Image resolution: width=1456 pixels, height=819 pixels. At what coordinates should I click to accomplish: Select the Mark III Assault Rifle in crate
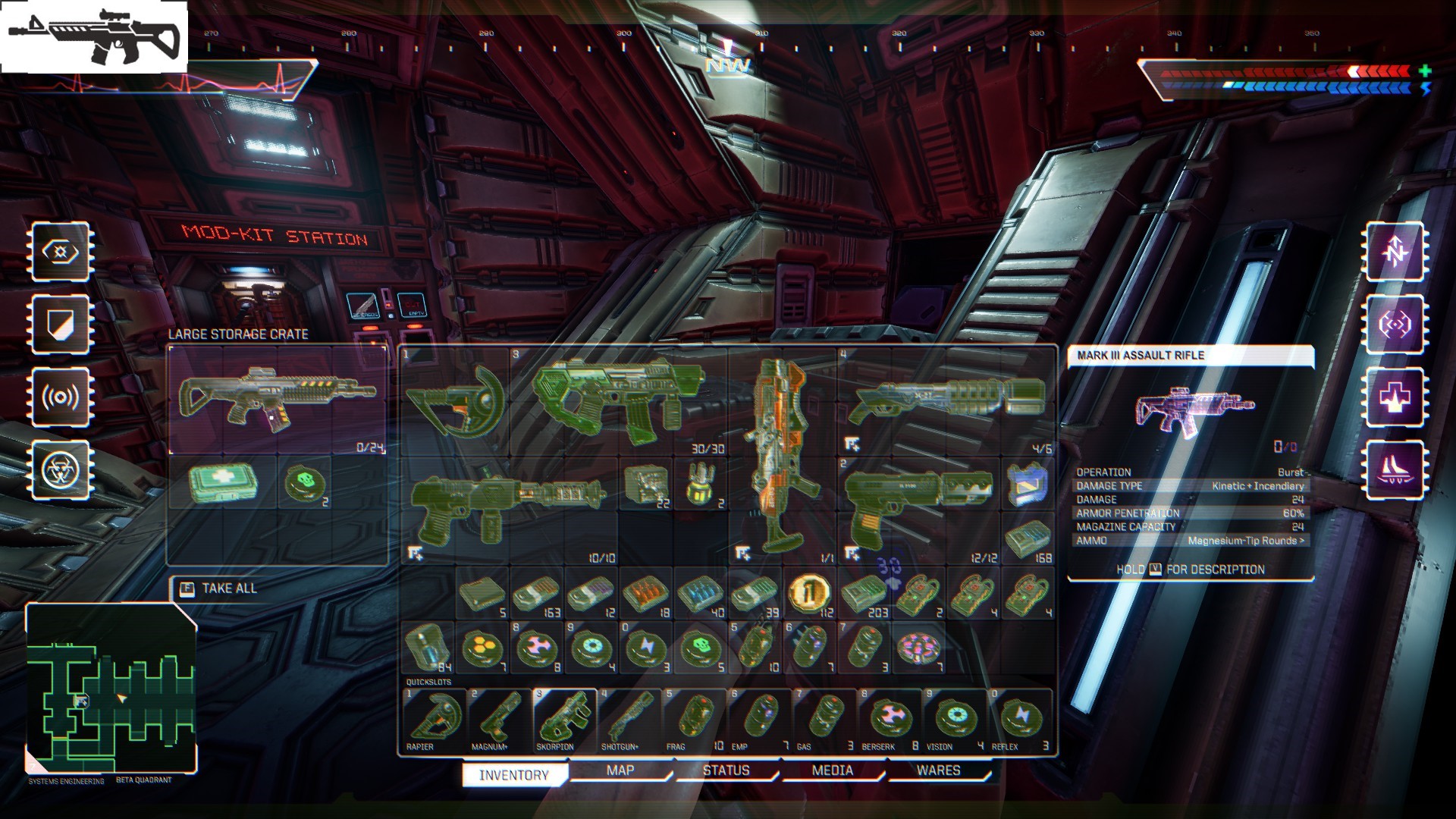click(x=277, y=400)
